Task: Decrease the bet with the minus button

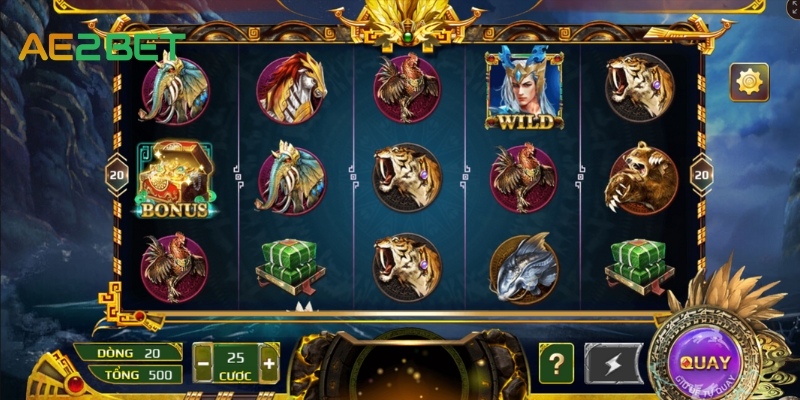Action: click(x=201, y=363)
